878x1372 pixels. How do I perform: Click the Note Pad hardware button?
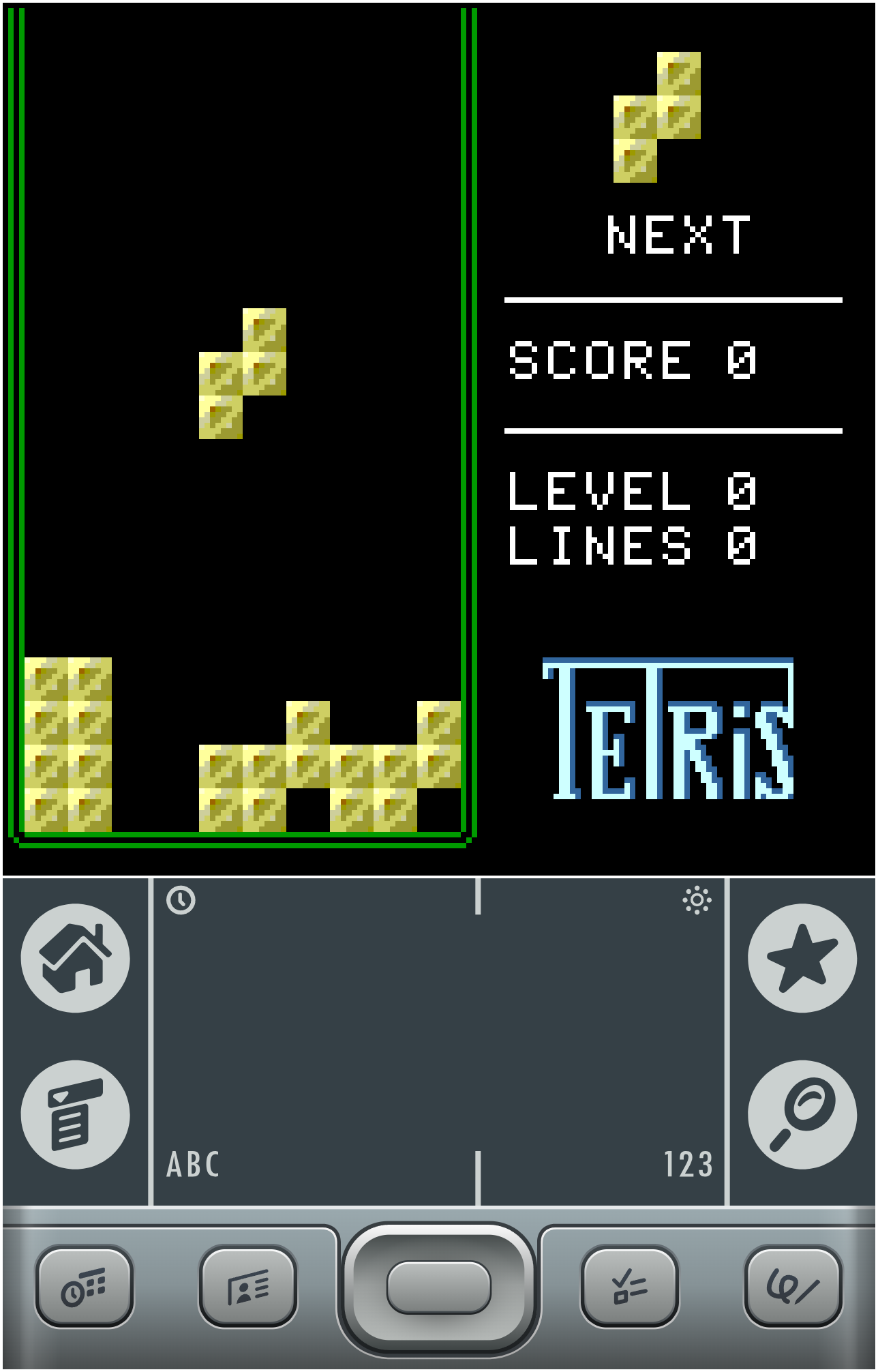pos(793,1286)
